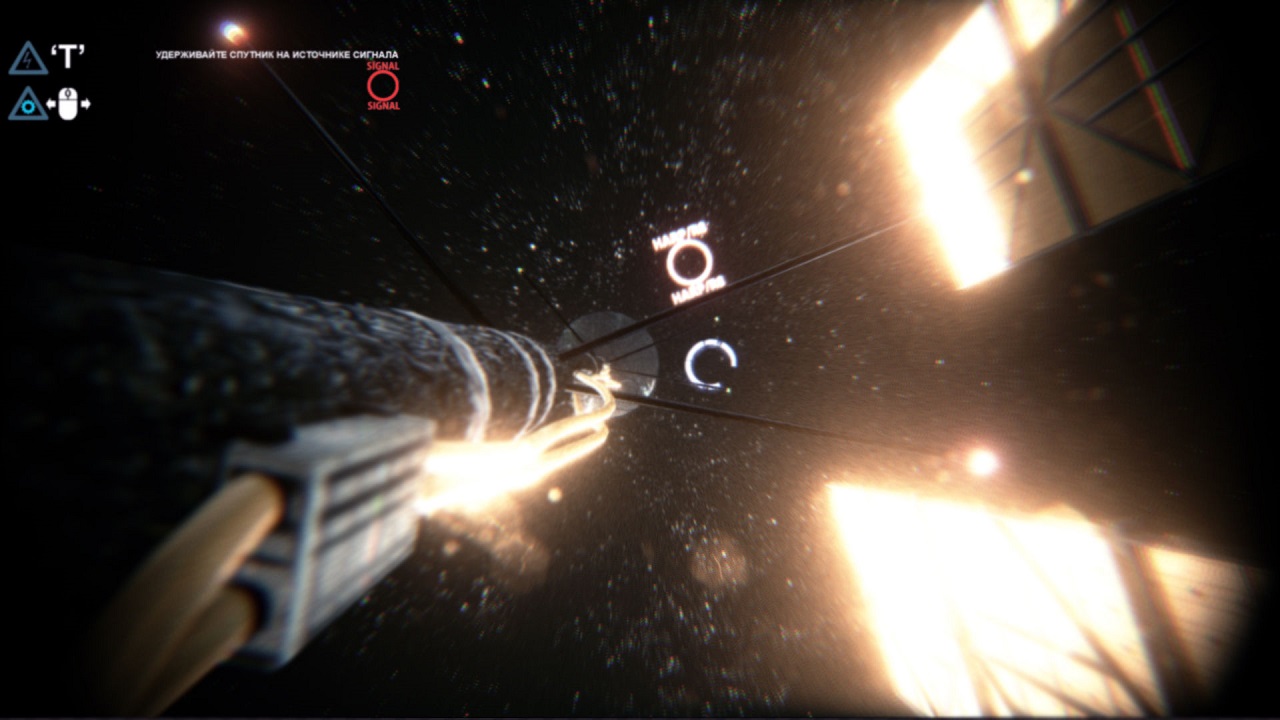Viewport: 1280px width, 720px height.
Task: Select the white target ring marker
Action: 690,262
